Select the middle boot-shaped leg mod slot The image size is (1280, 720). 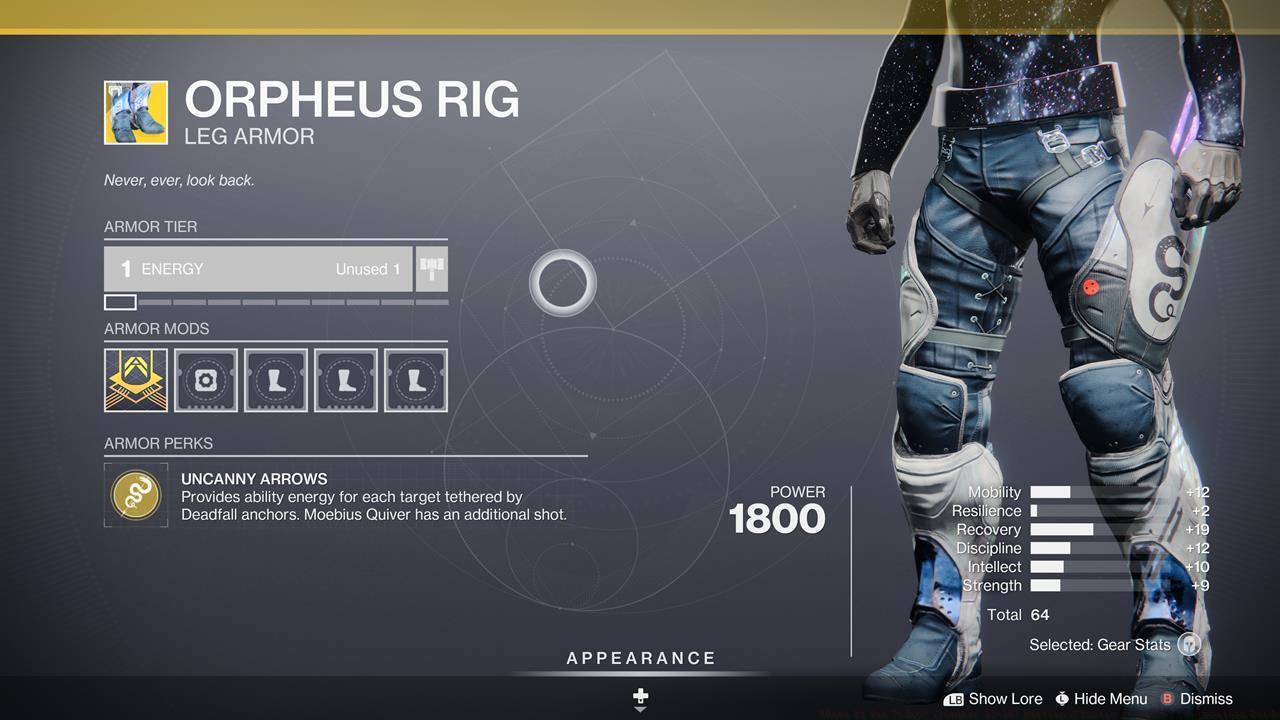click(345, 379)
